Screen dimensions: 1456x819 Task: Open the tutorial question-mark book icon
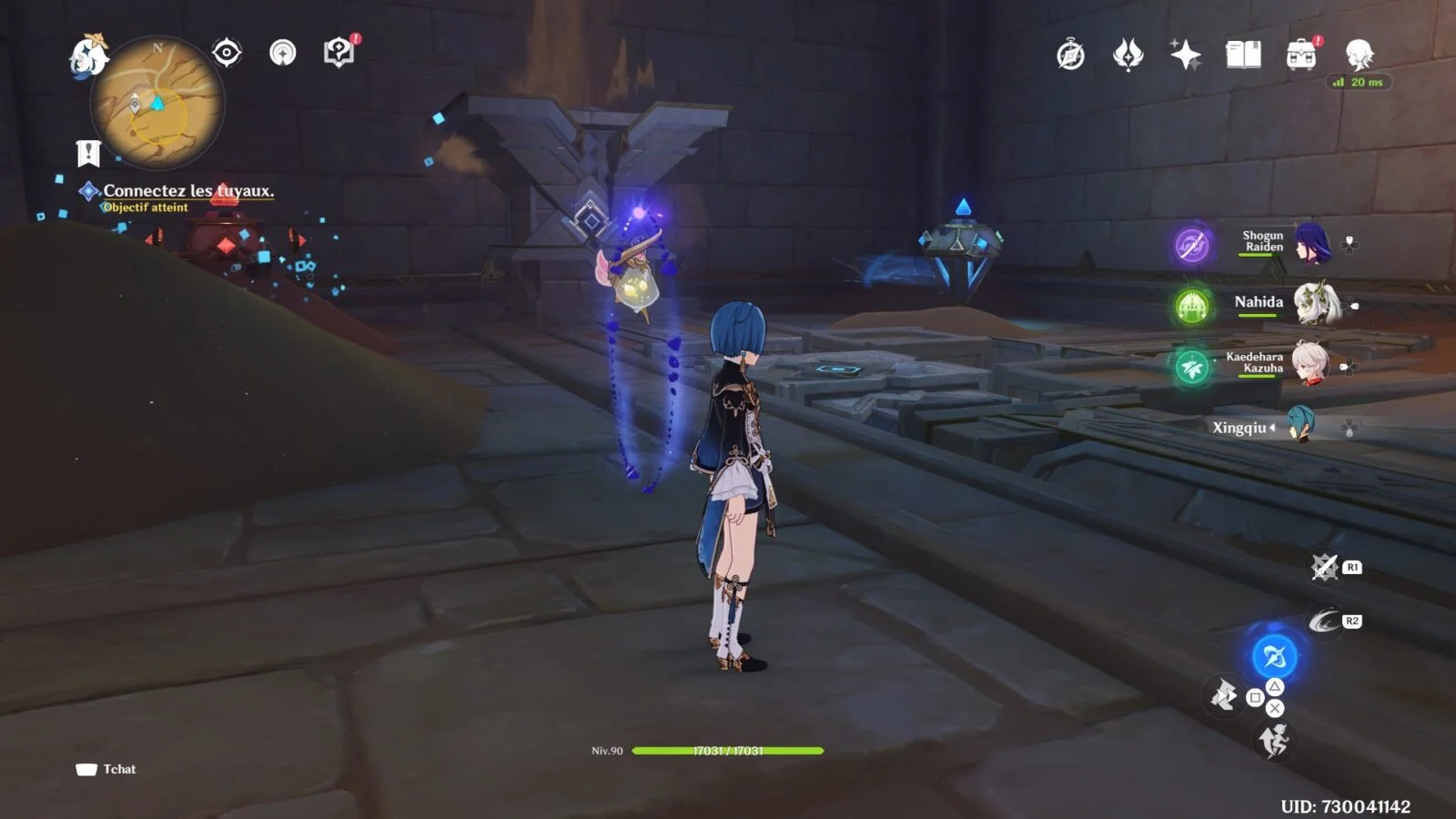[x=339, y=53]
